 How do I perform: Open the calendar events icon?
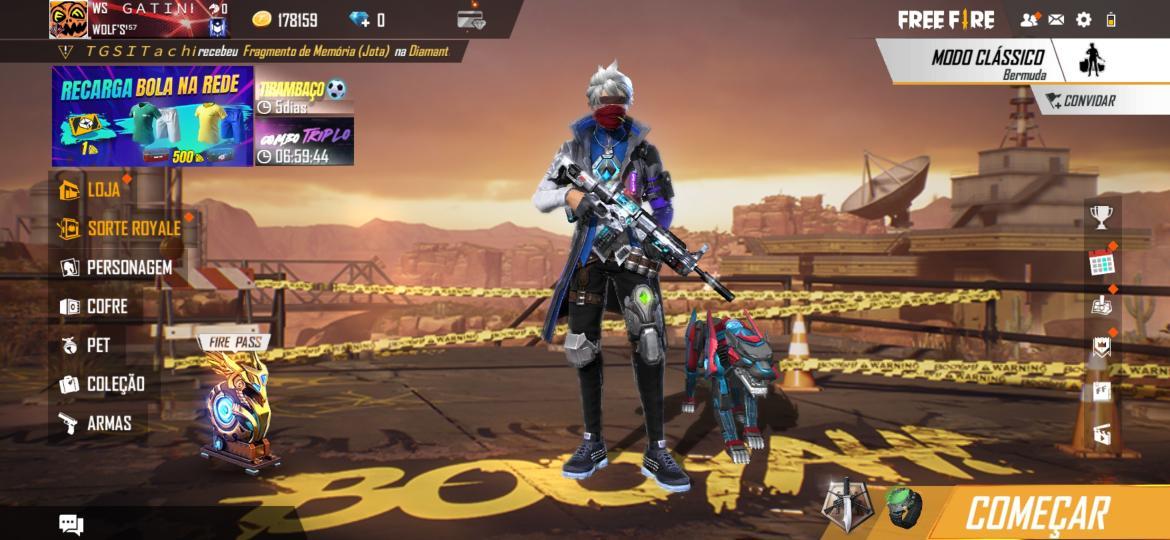tap(1101, 263)
